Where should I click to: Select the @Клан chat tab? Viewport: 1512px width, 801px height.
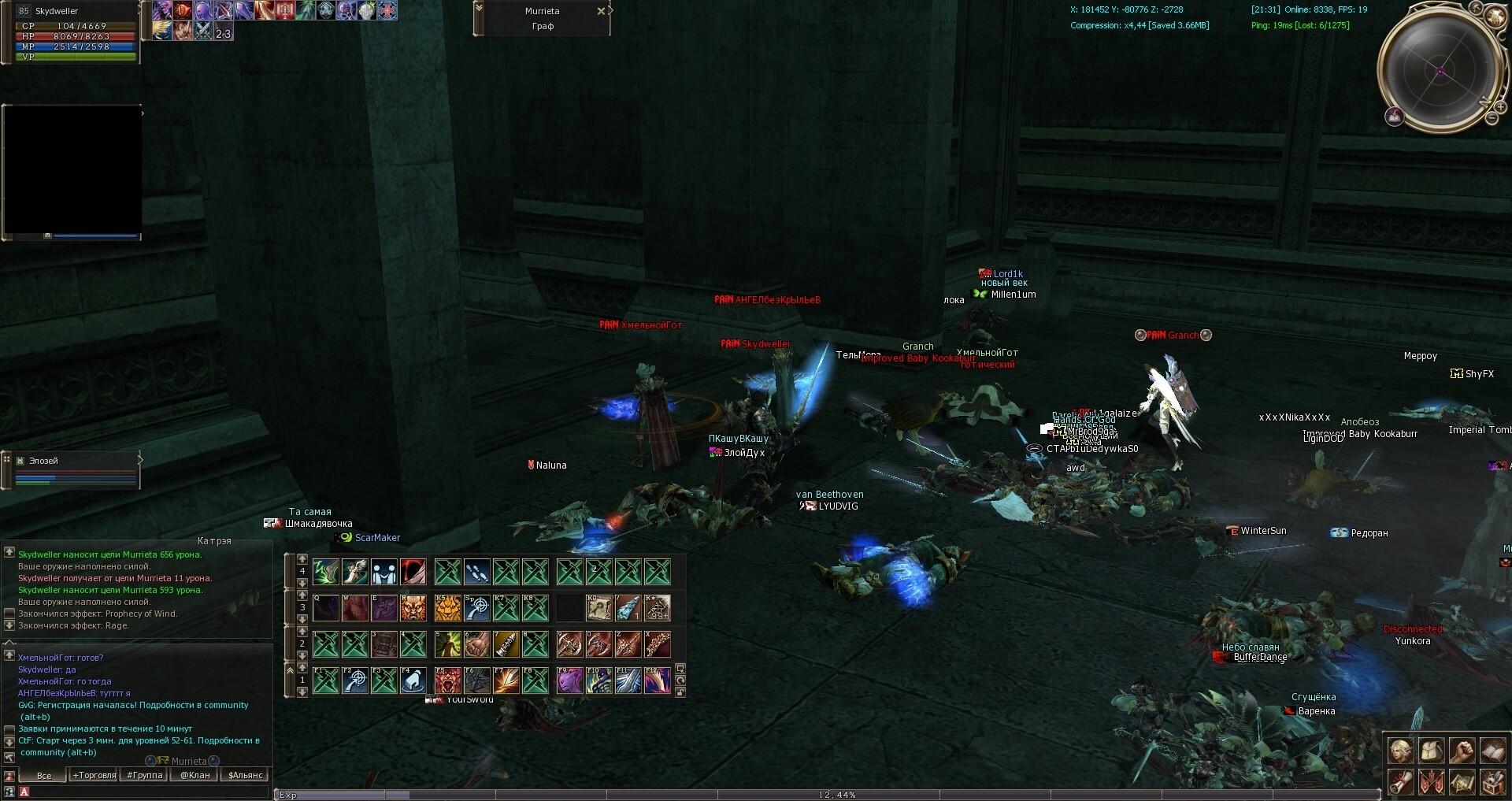(x=195, y=775)
